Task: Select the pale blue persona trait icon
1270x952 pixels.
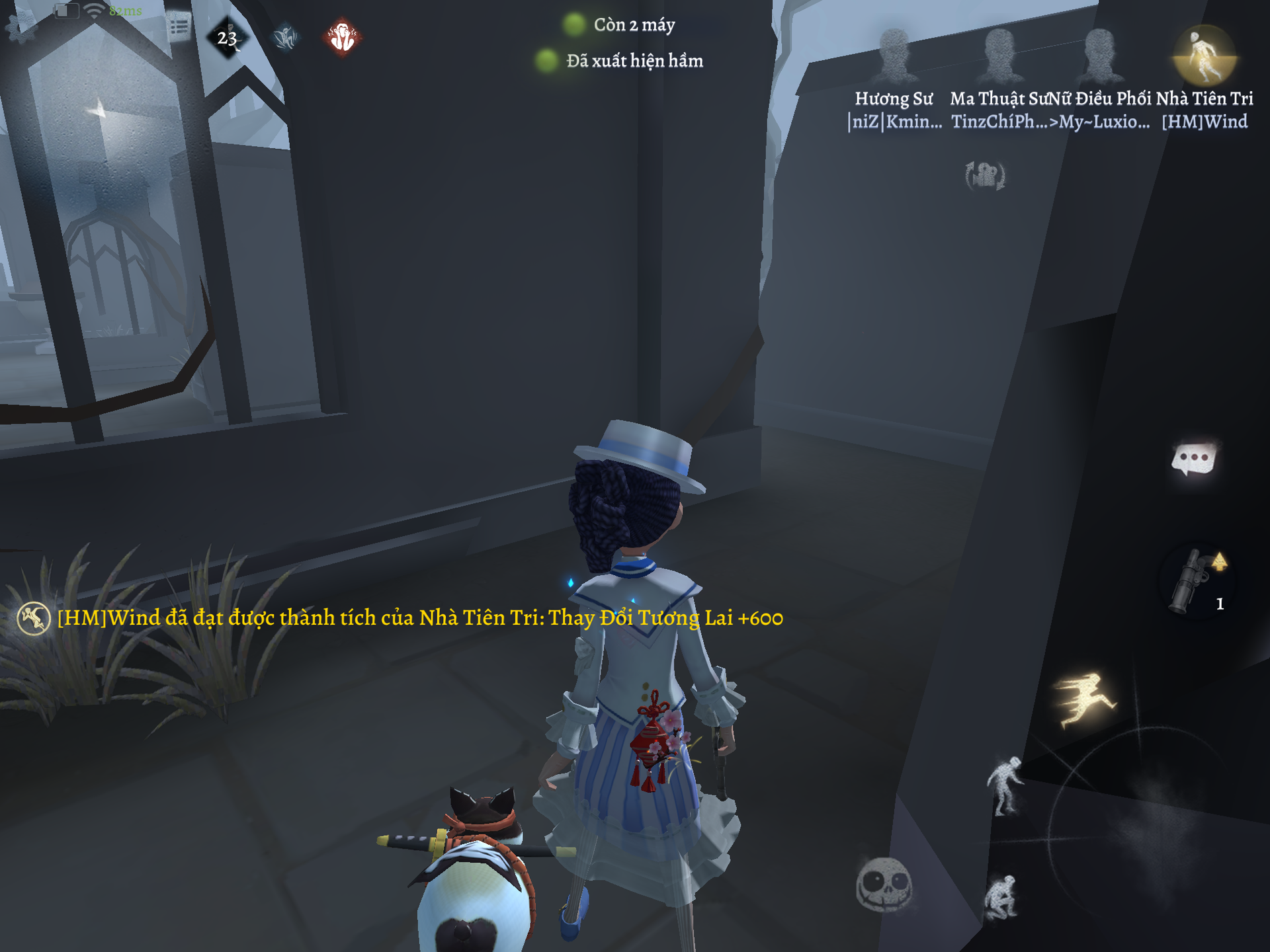Action: click(x=286, y=37)
